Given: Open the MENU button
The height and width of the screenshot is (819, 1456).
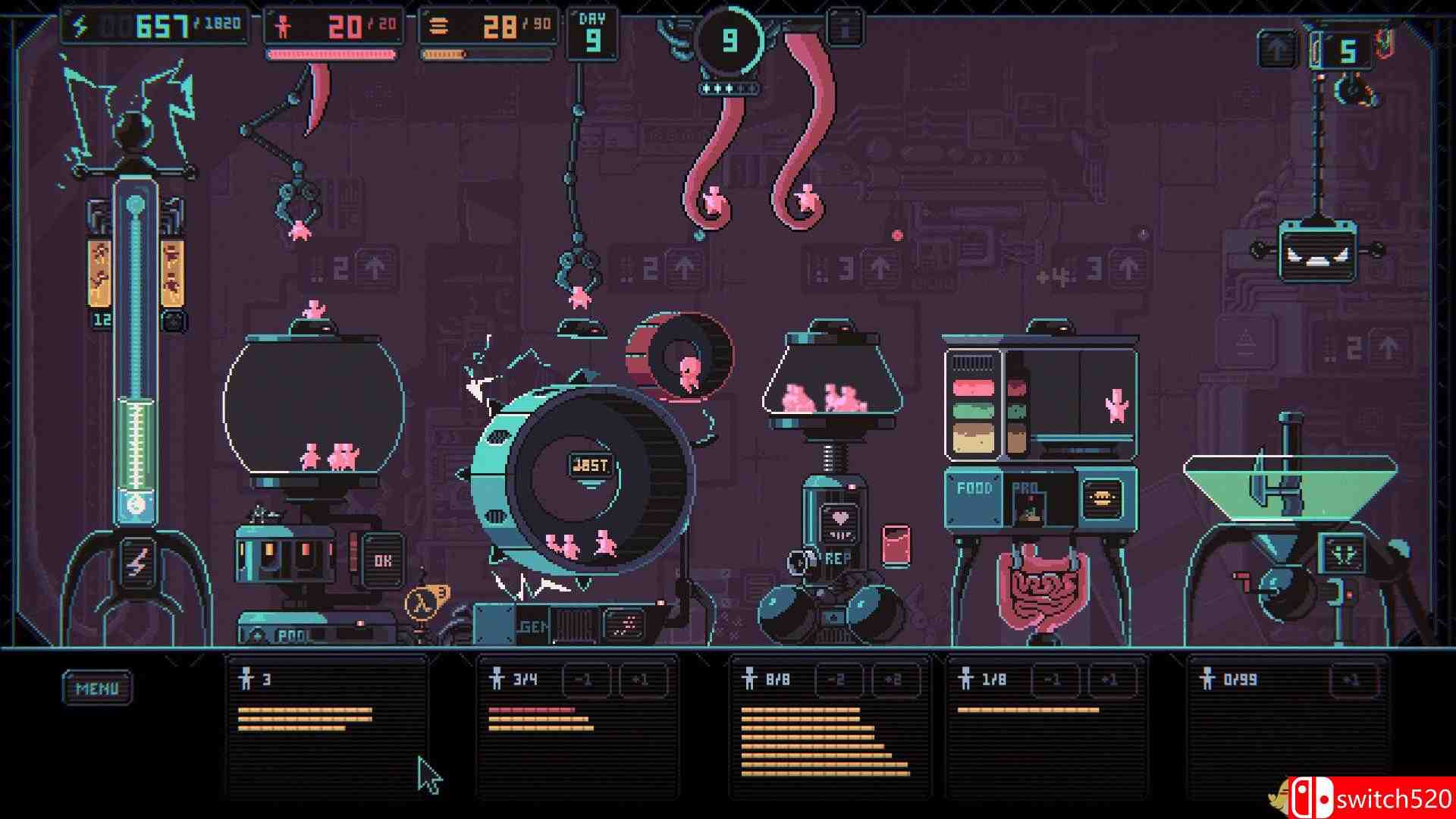Looking at the screenshot, I should [97, 689].
